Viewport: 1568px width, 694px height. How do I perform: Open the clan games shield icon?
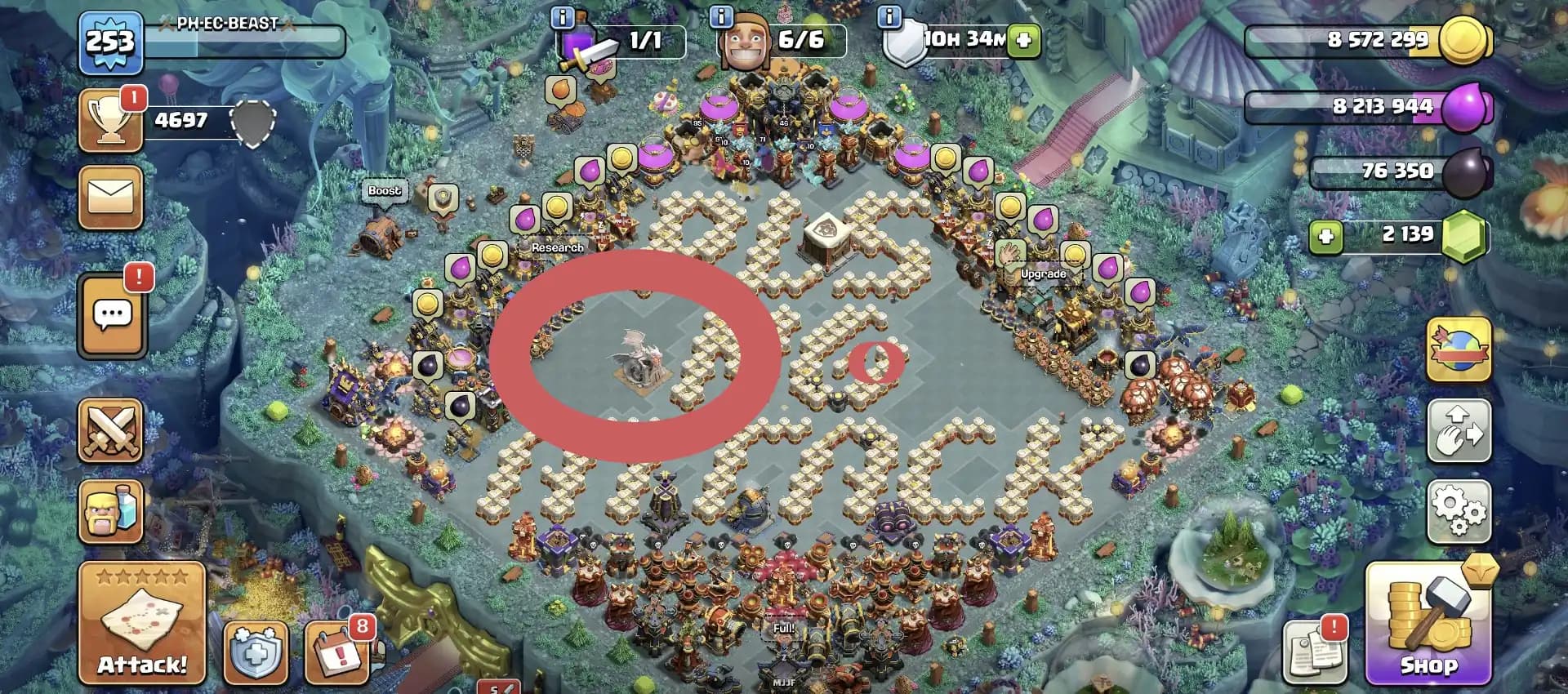click(x=256, y=653)
